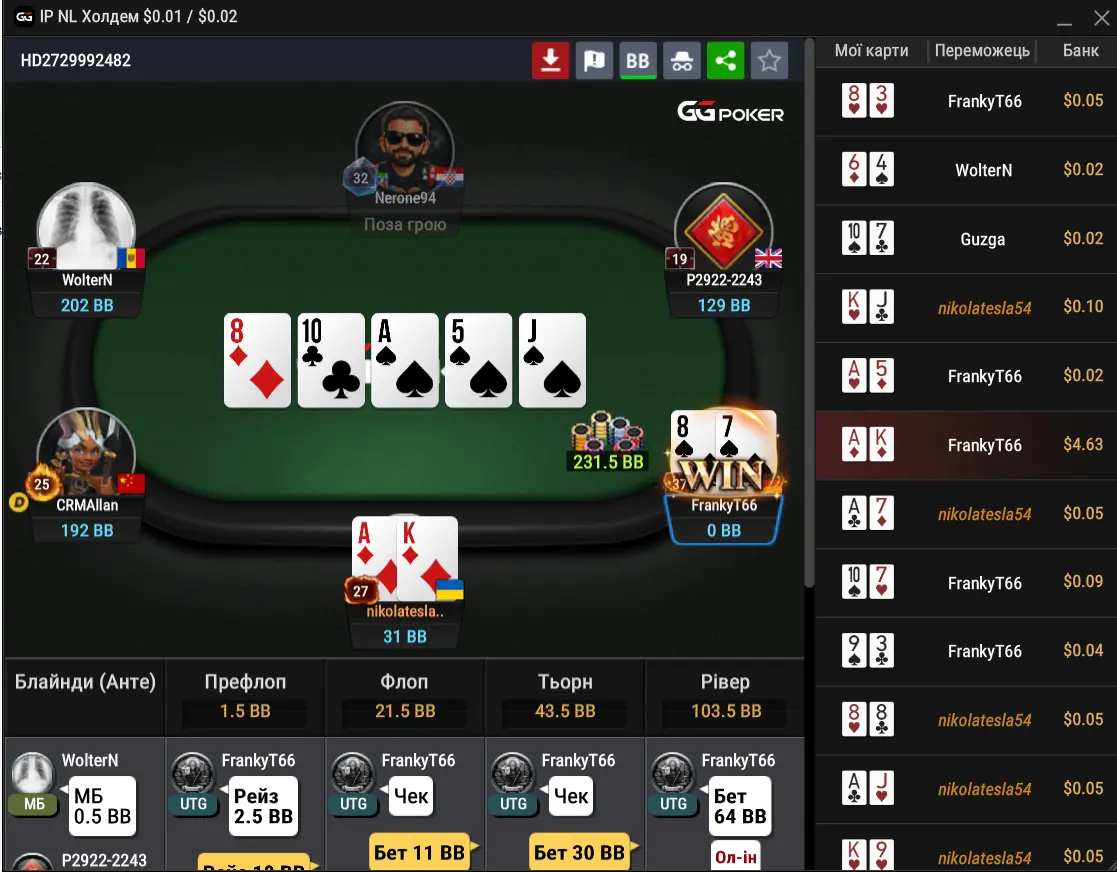Select the Guzga $0.02 hand row

click(966, 239)
